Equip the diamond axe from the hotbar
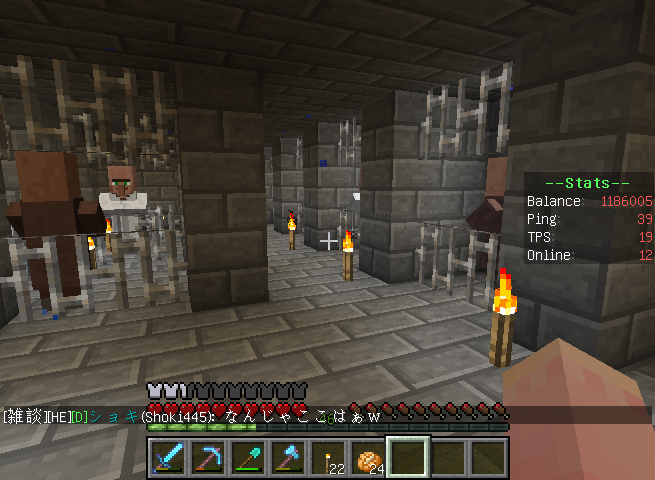Image resolution: width=655 pixels, height=480 pixels. tap(288, 458)
